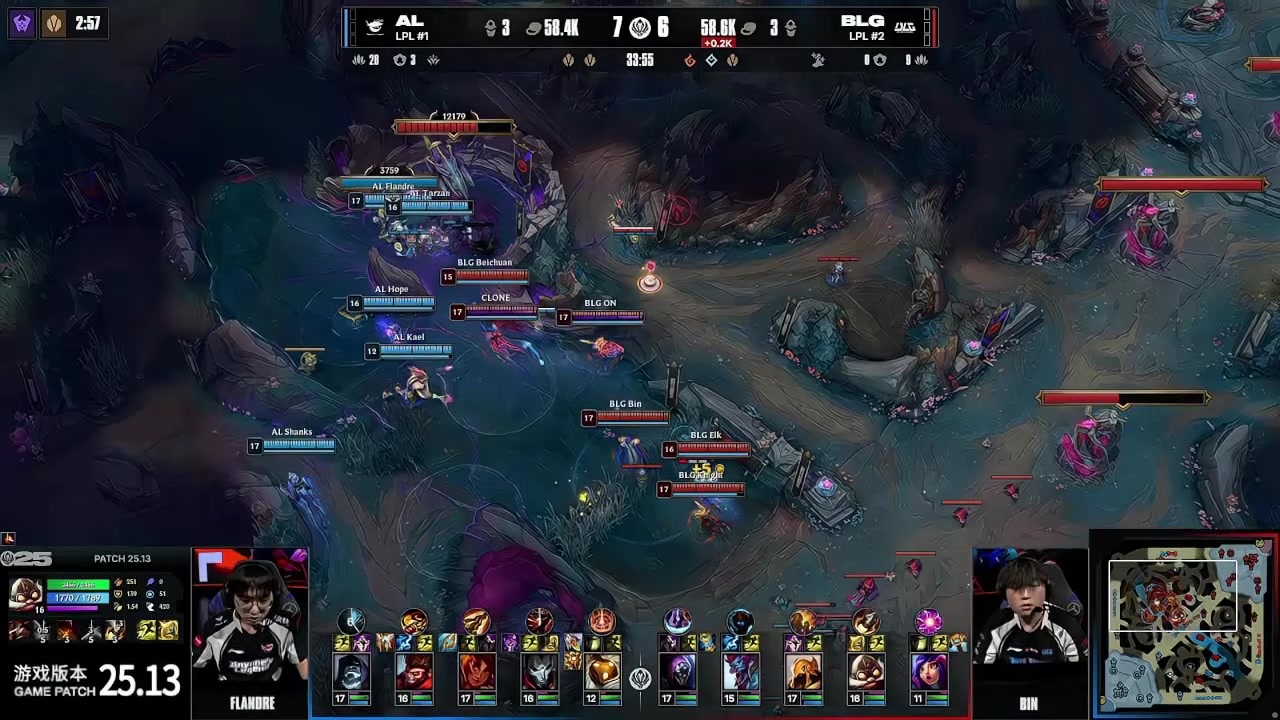Image resolution: width=1280 pixels, height=720 pixels.
Task: Select the purple-haired level 11 champion portrait
Action: pos(927,672)
